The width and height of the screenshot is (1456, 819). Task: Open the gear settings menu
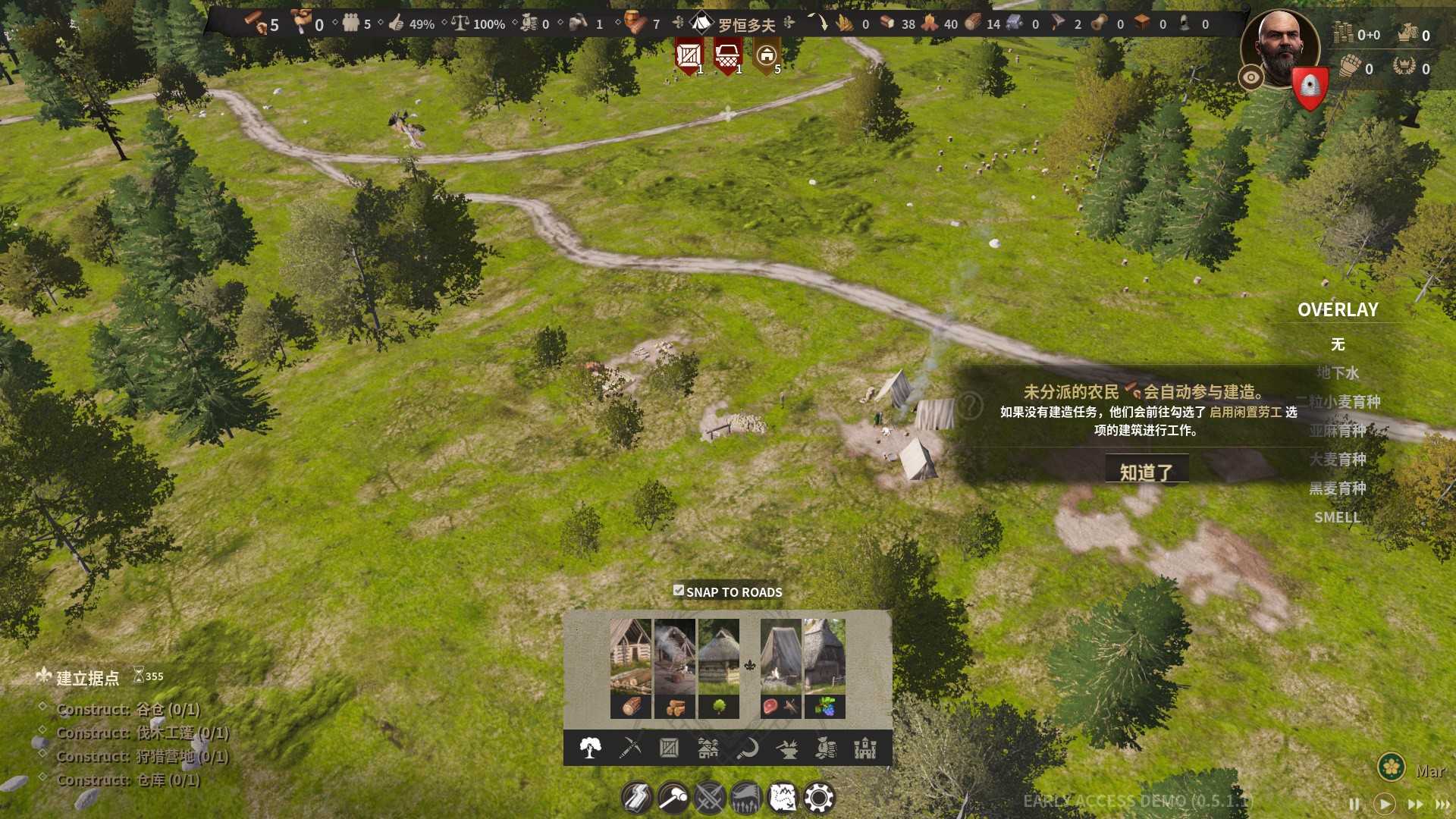tap(819, 798)
